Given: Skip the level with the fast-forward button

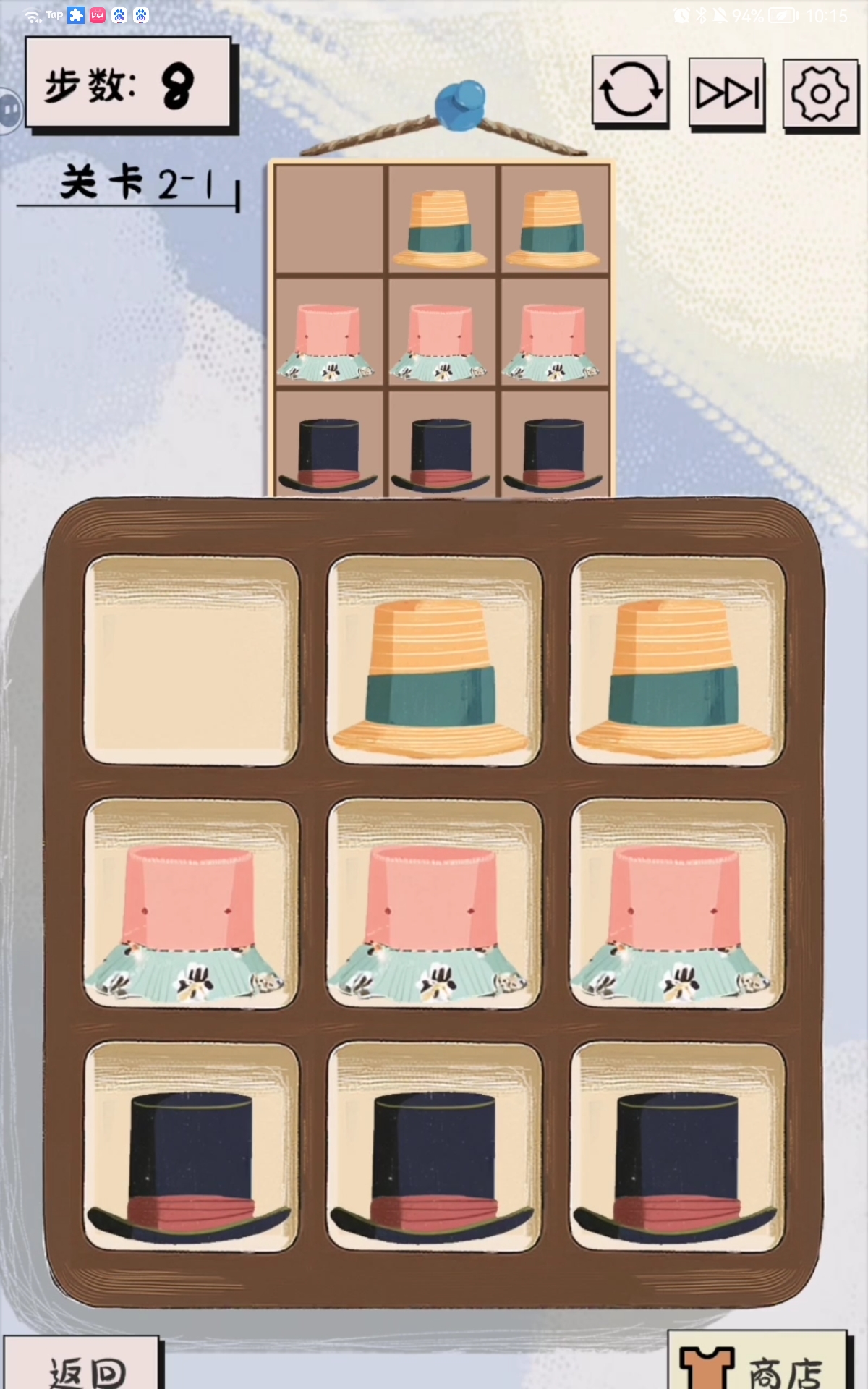Looking at the screenshot, I should (x=727, y=93).
